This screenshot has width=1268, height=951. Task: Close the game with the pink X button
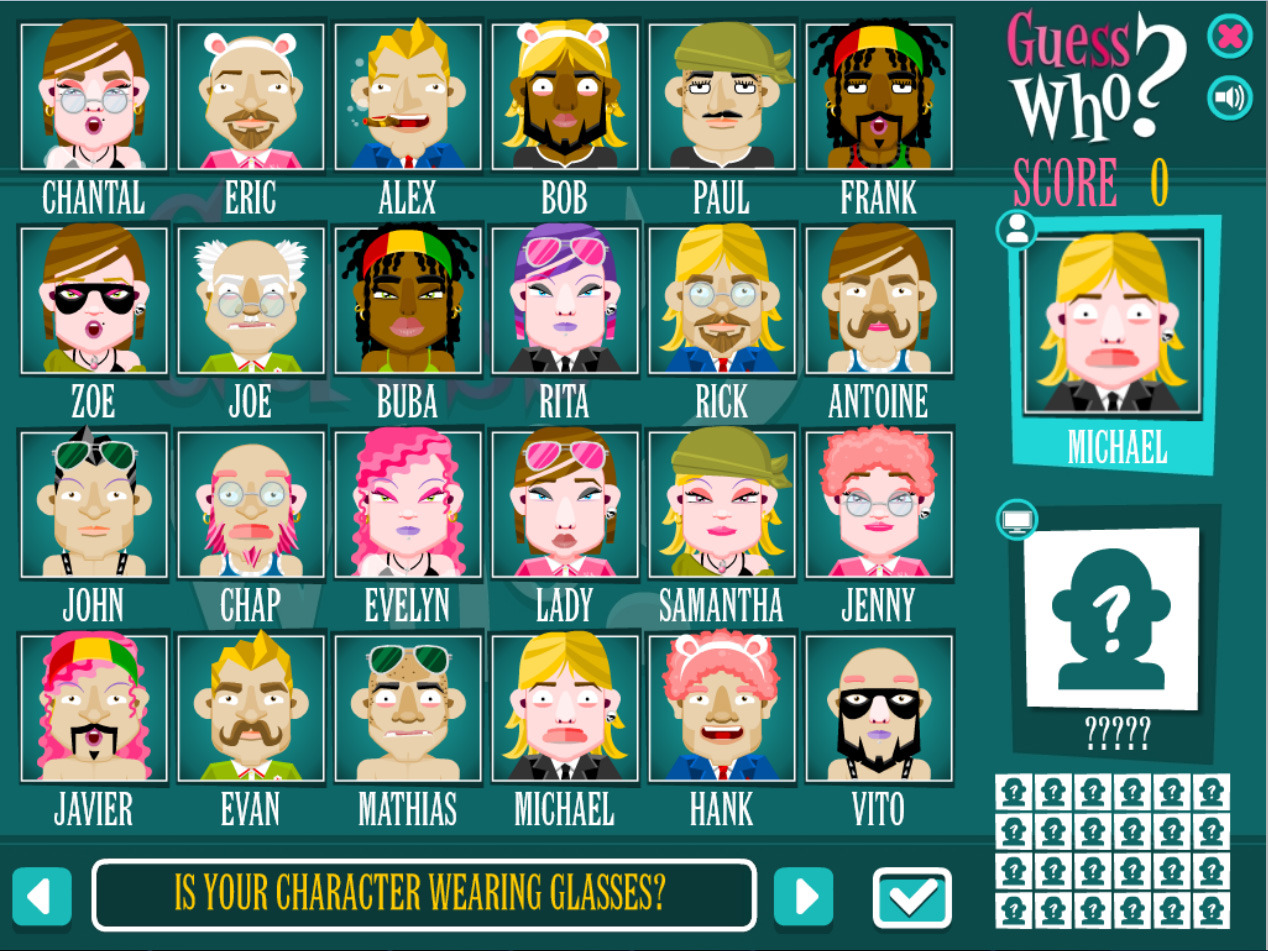pyautogui.click(x=1229, y=38)
